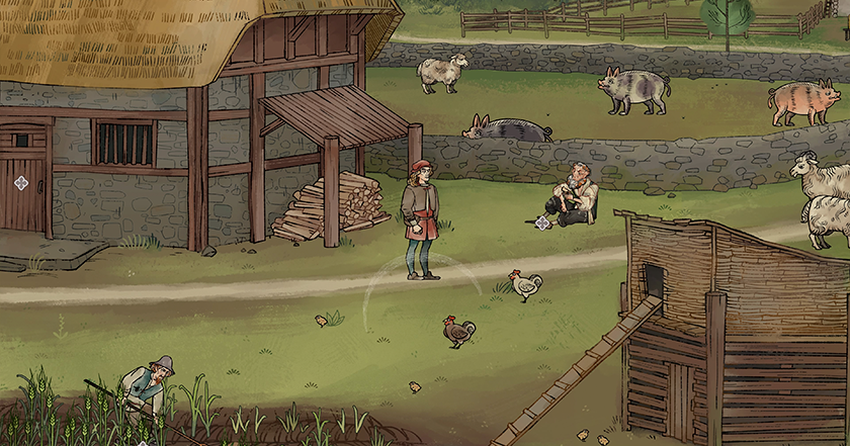850x446 pixels.
Task: Click the interaction marker on the wooden door
Action: (21, 182)
